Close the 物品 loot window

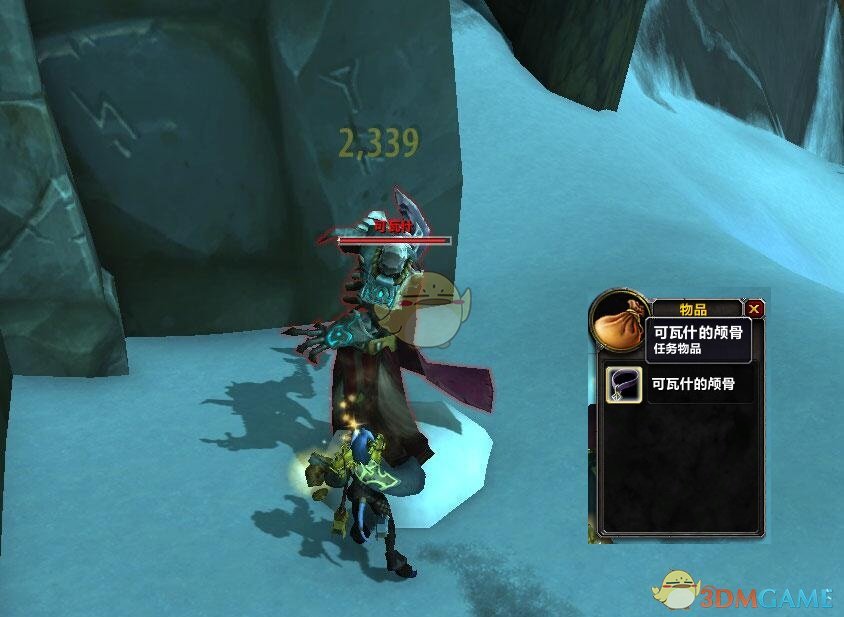coord(755,310)
